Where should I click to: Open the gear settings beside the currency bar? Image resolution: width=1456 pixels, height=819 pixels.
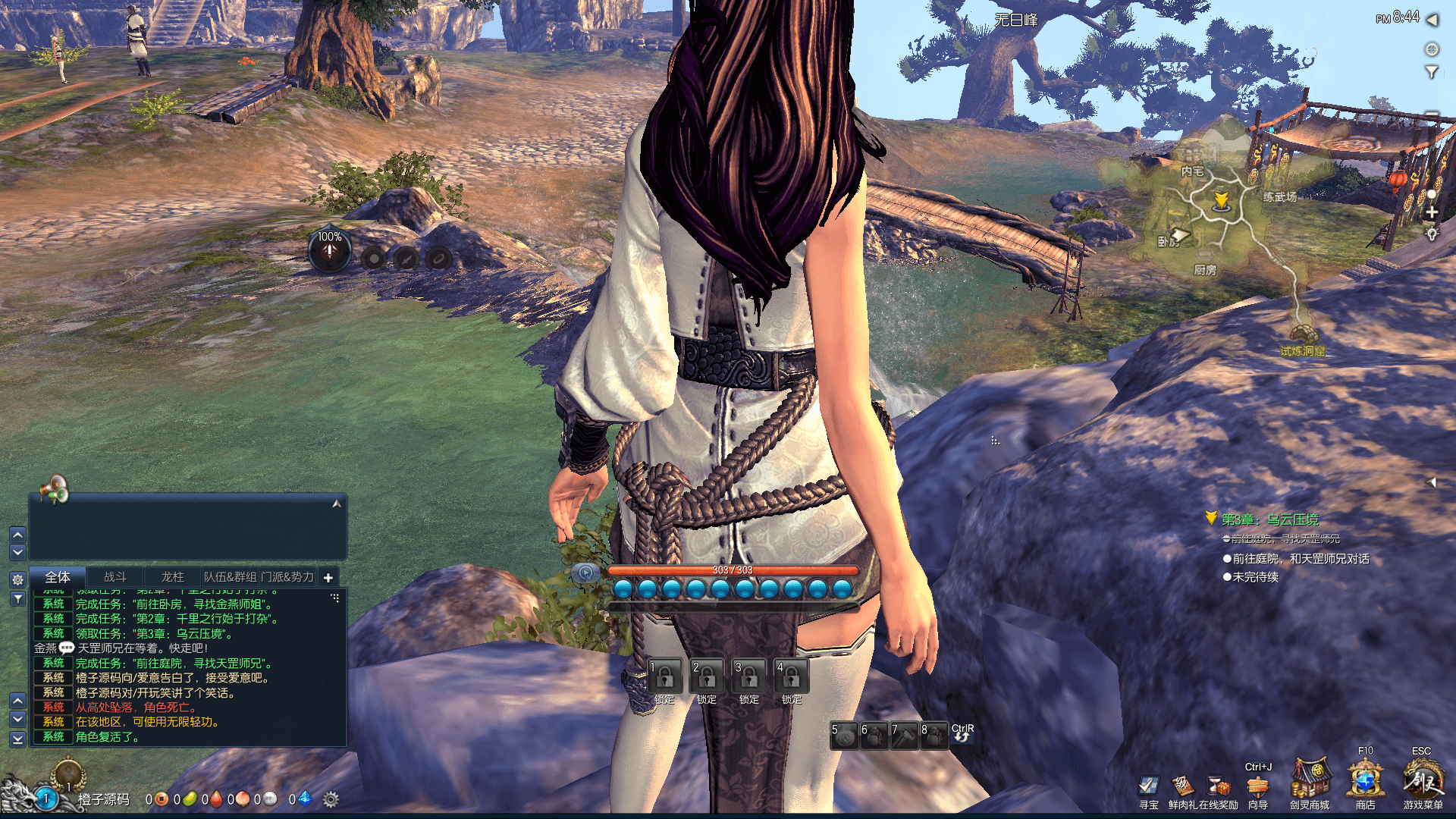point(331,799)
